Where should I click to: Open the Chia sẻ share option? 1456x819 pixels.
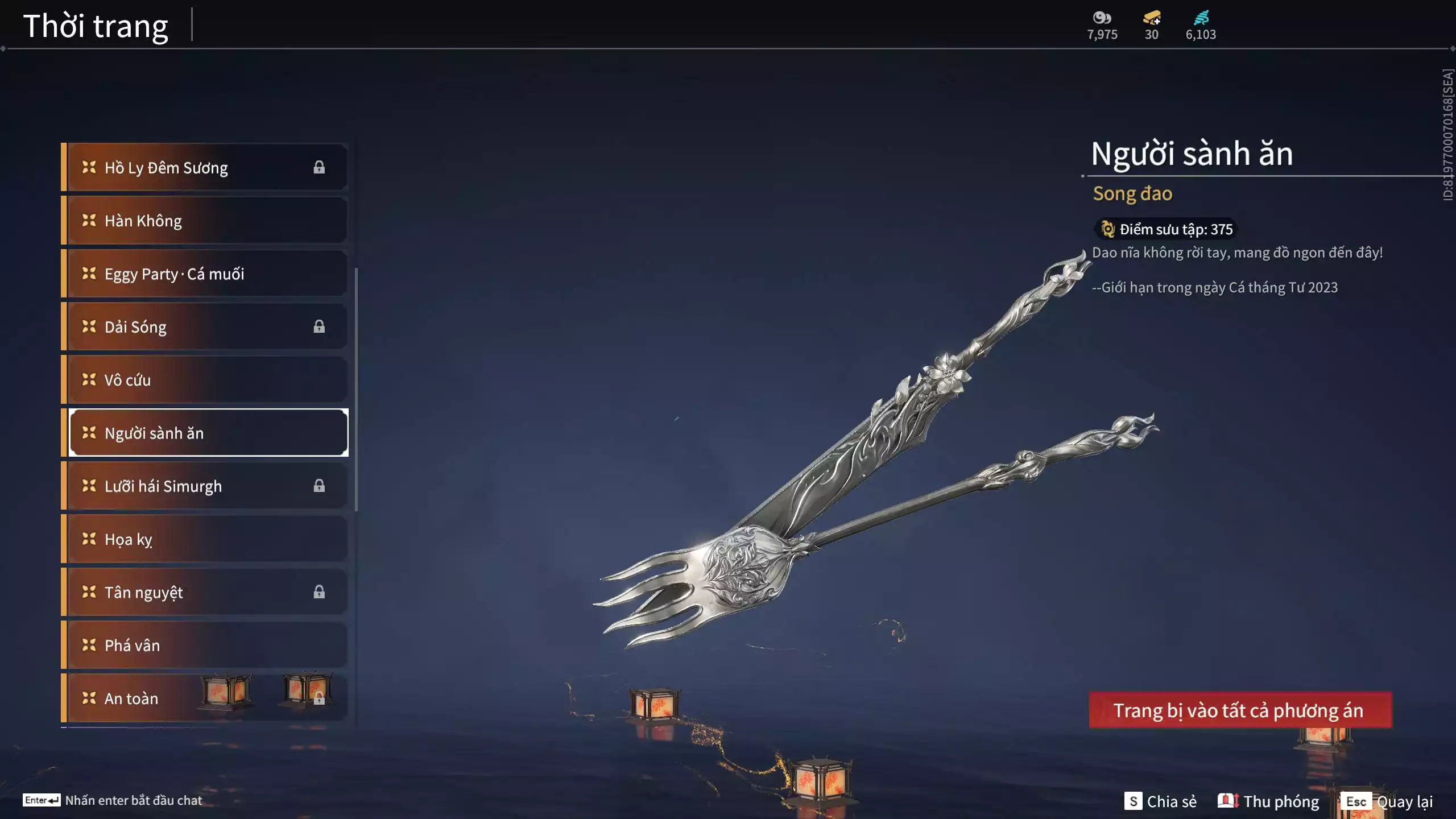click(1160, 801)
